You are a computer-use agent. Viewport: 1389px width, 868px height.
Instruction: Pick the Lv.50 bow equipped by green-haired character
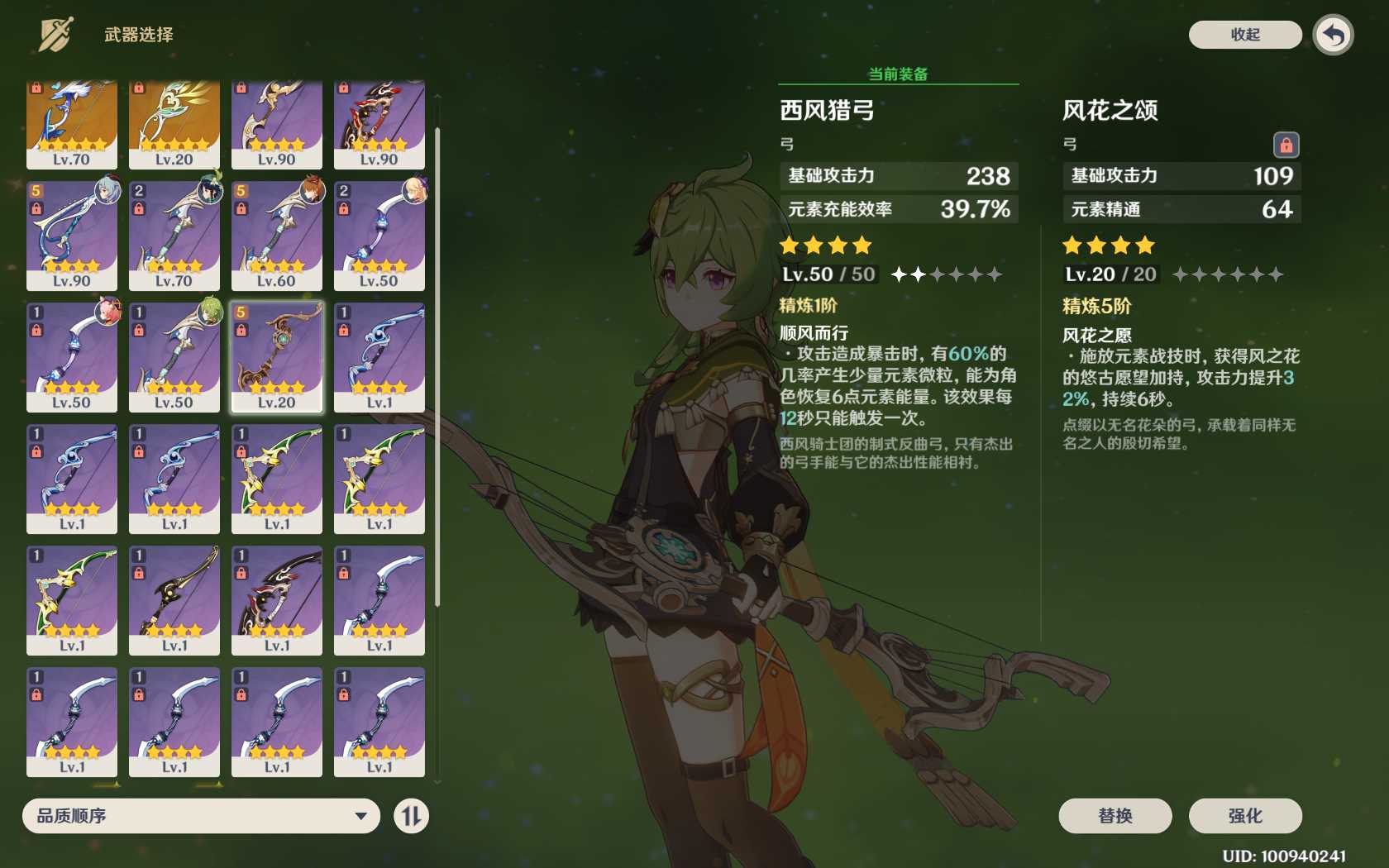pyautogui.click(x=174, y=356)
